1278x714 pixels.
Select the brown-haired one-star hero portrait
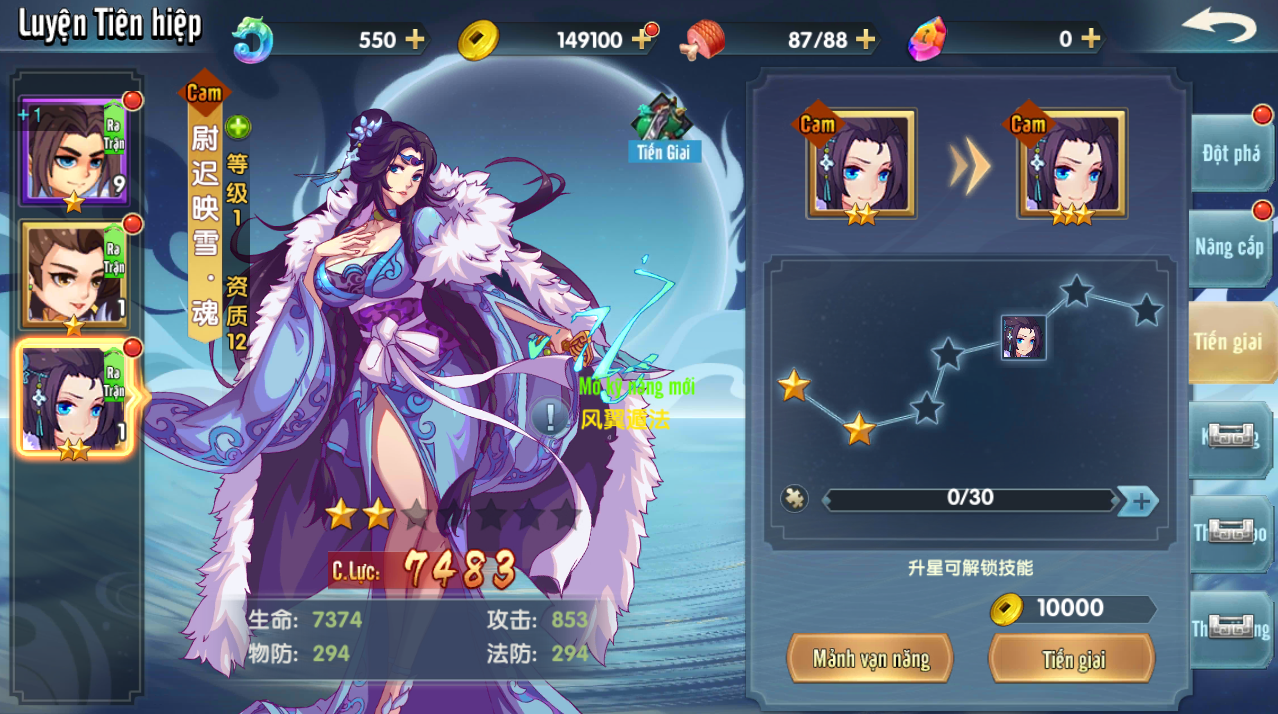[74, 275]
